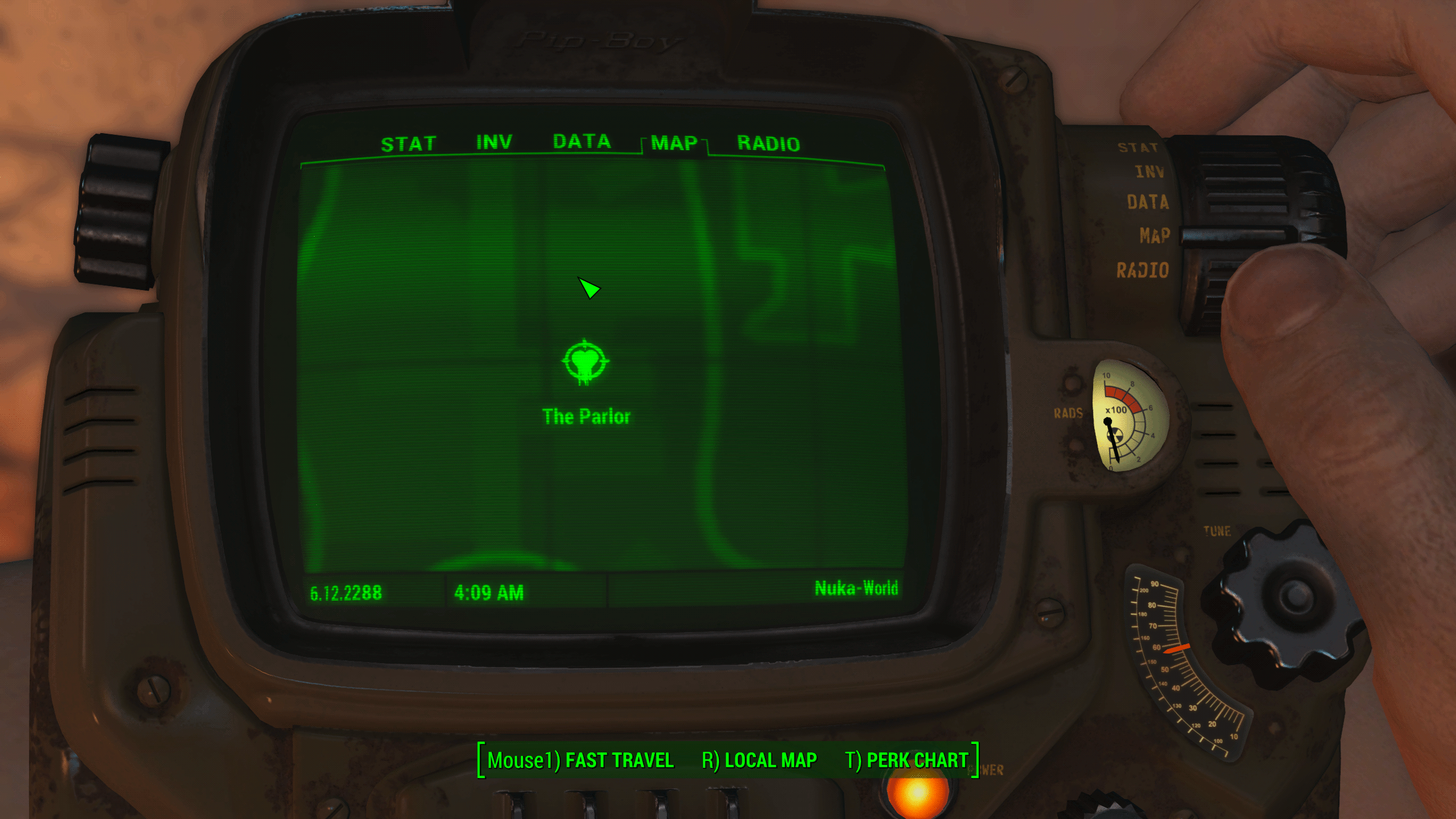Click the FAST TRAVEL button
The height and width of the screenshot is (819, 1456).
click(x=581, y=760)
